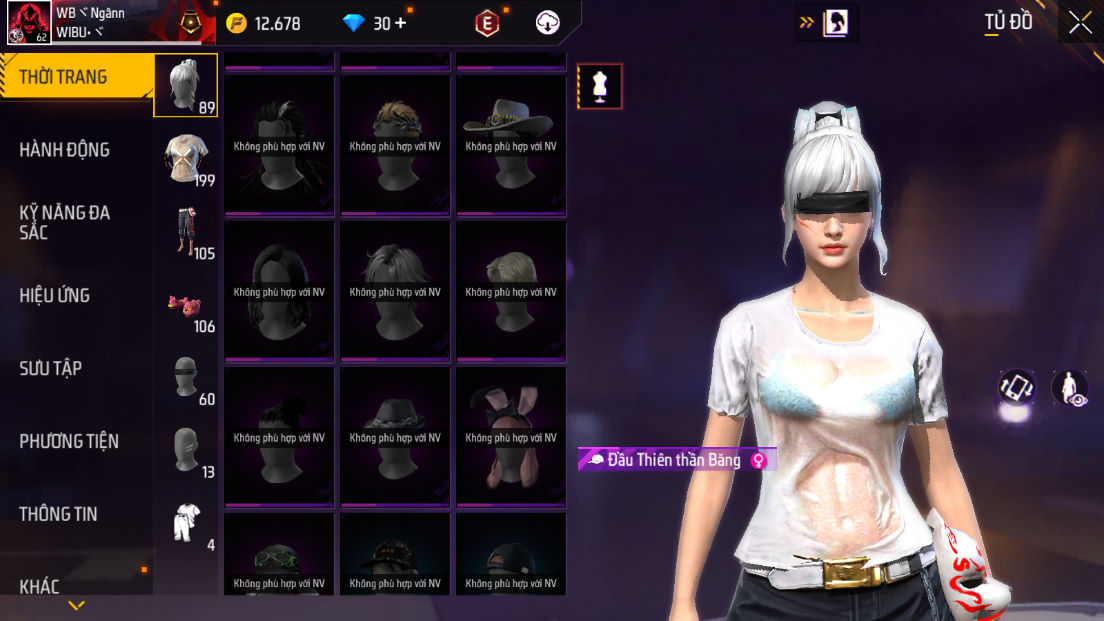
Task: Select the white t-shirt tops subcategory
Action: click(x=187, y=159)
